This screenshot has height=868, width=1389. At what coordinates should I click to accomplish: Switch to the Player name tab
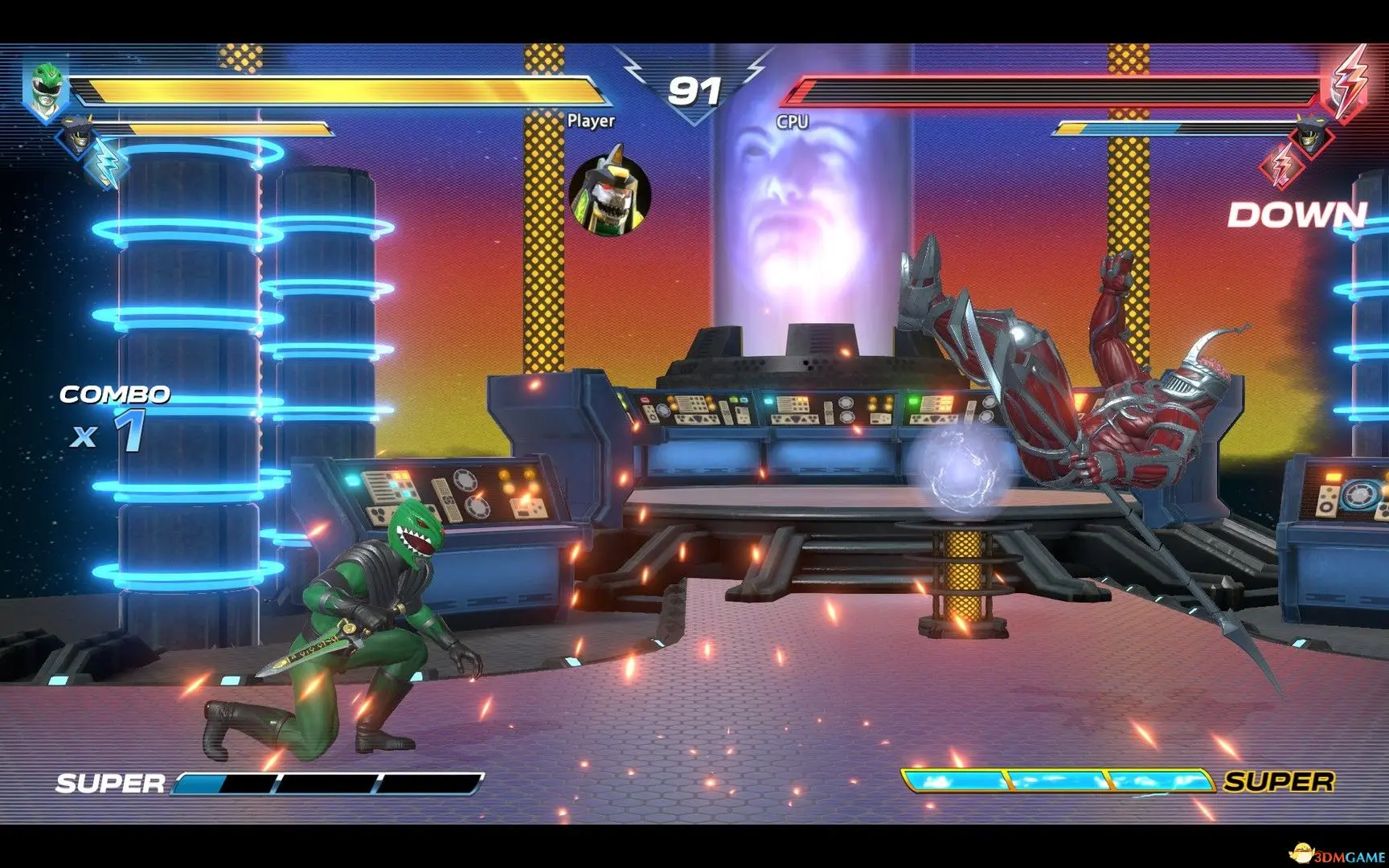[592, 121]
